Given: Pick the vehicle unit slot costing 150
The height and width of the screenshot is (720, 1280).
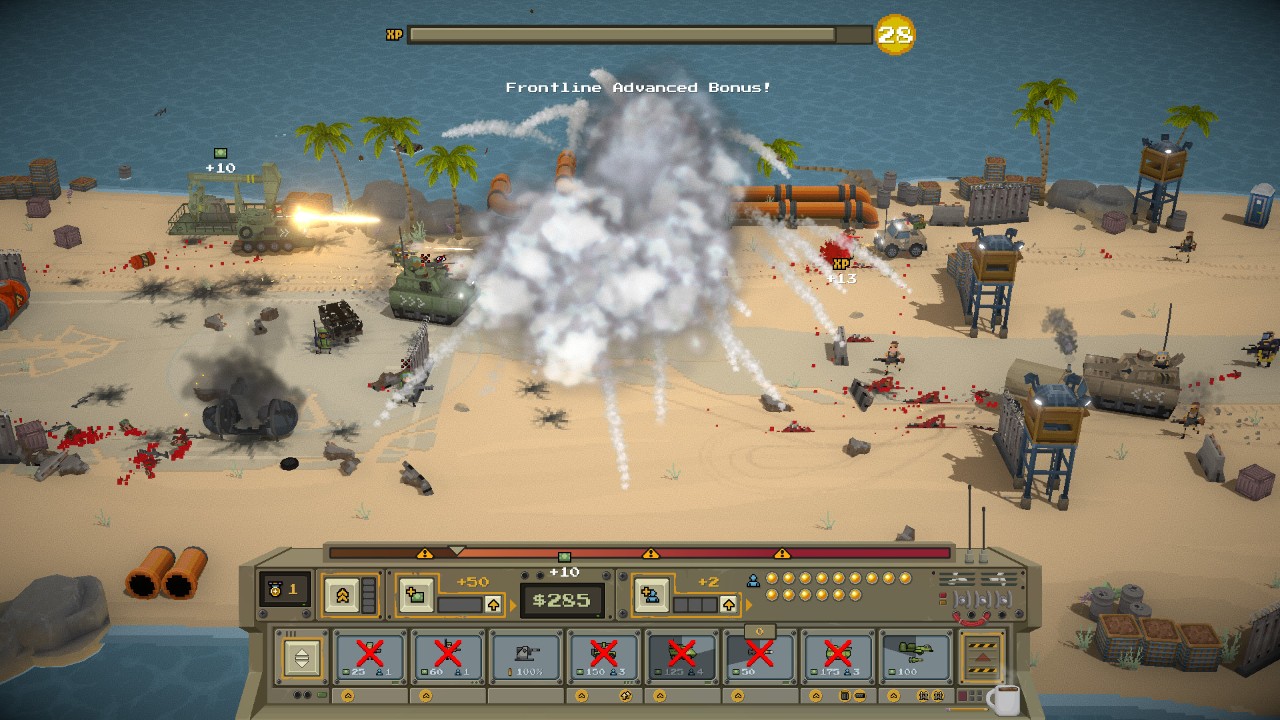Looking at the screenshot, I should point(604,657).
